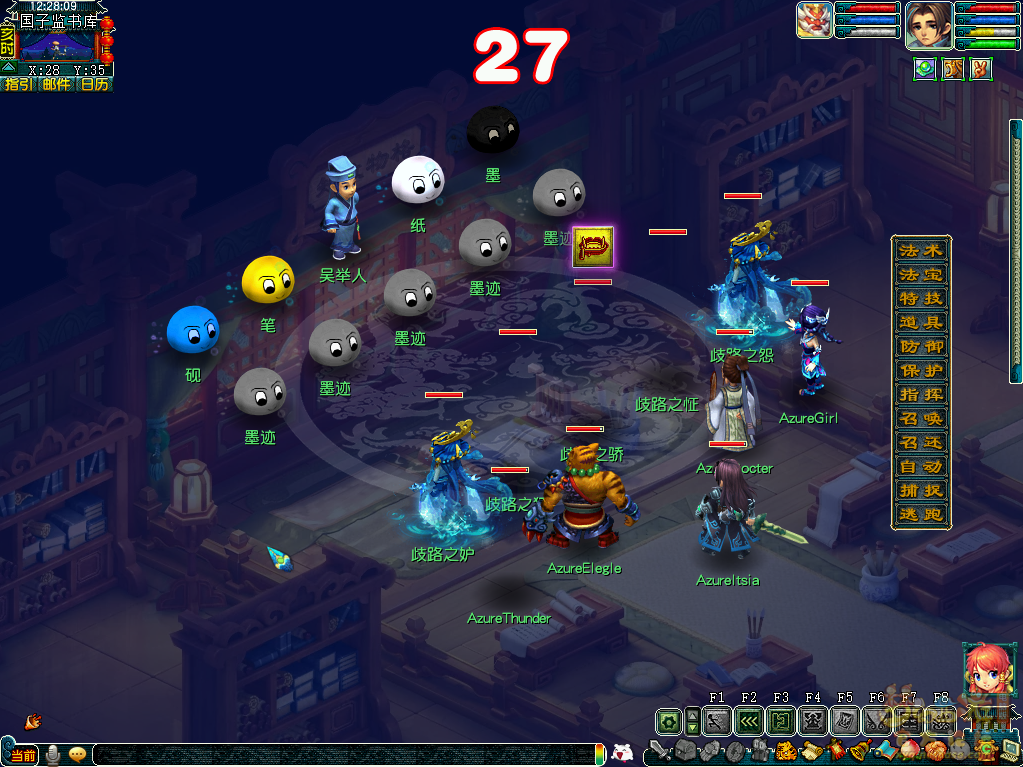Image resolution: width=1023 pixels, height=767 pixels.
Task: Toggle 自动 (Auto) battle mode
Action: 920,467
